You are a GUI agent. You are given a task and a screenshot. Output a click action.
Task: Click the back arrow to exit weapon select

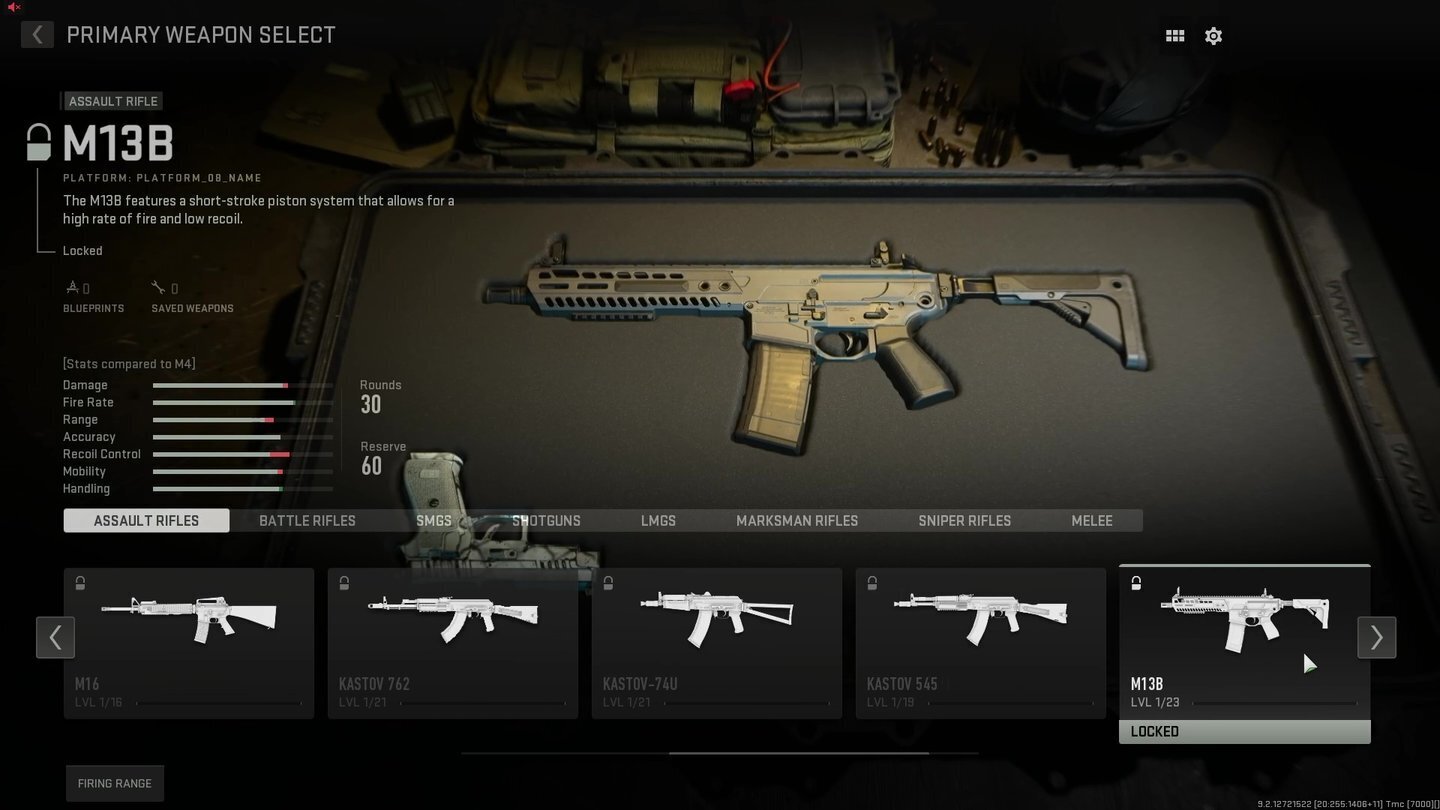point(36,34)
